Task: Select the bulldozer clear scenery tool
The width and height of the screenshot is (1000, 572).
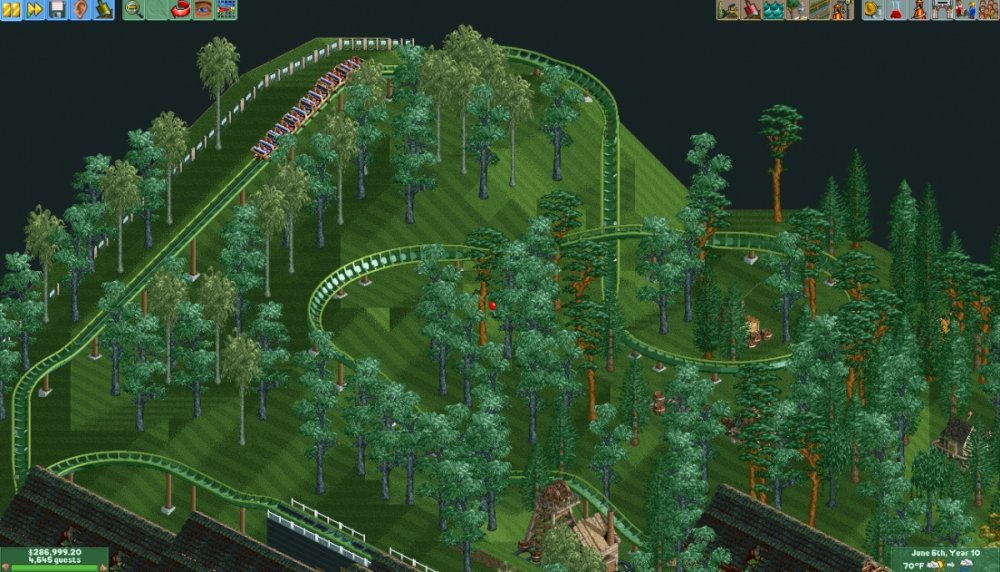Action: click(x=727, y=10)
